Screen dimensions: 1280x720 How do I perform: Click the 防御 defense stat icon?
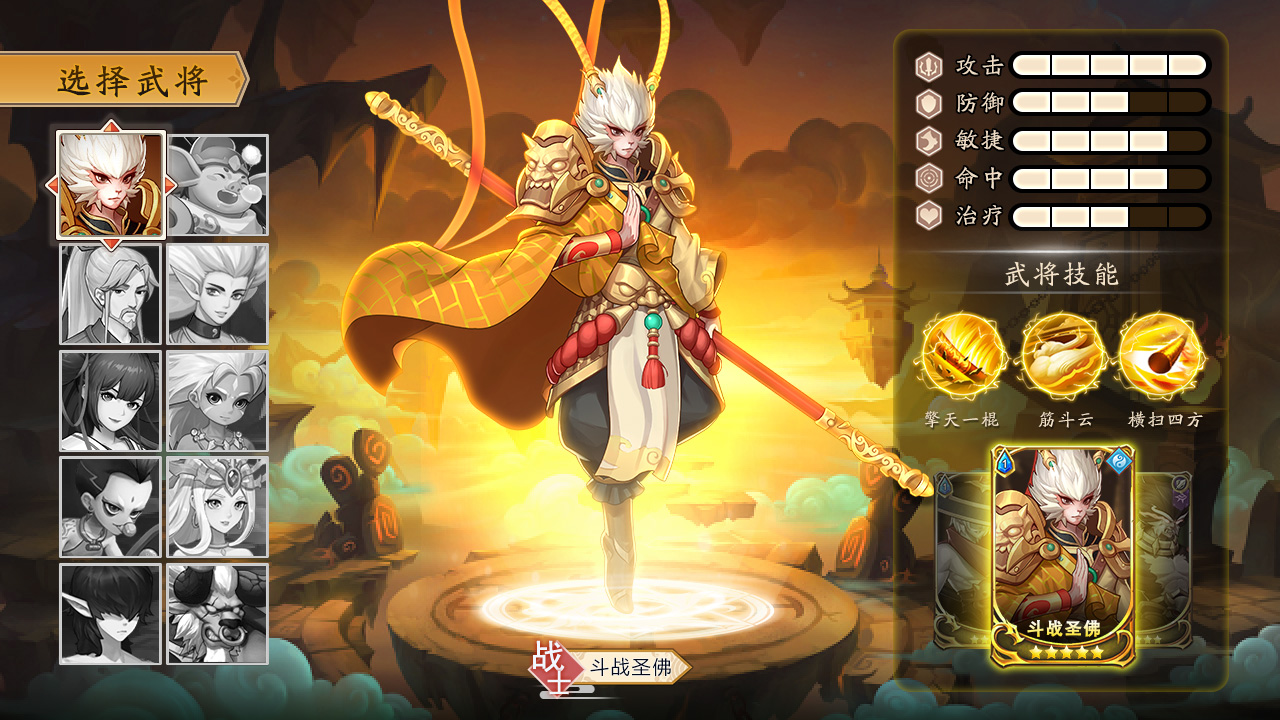(928, 100)
